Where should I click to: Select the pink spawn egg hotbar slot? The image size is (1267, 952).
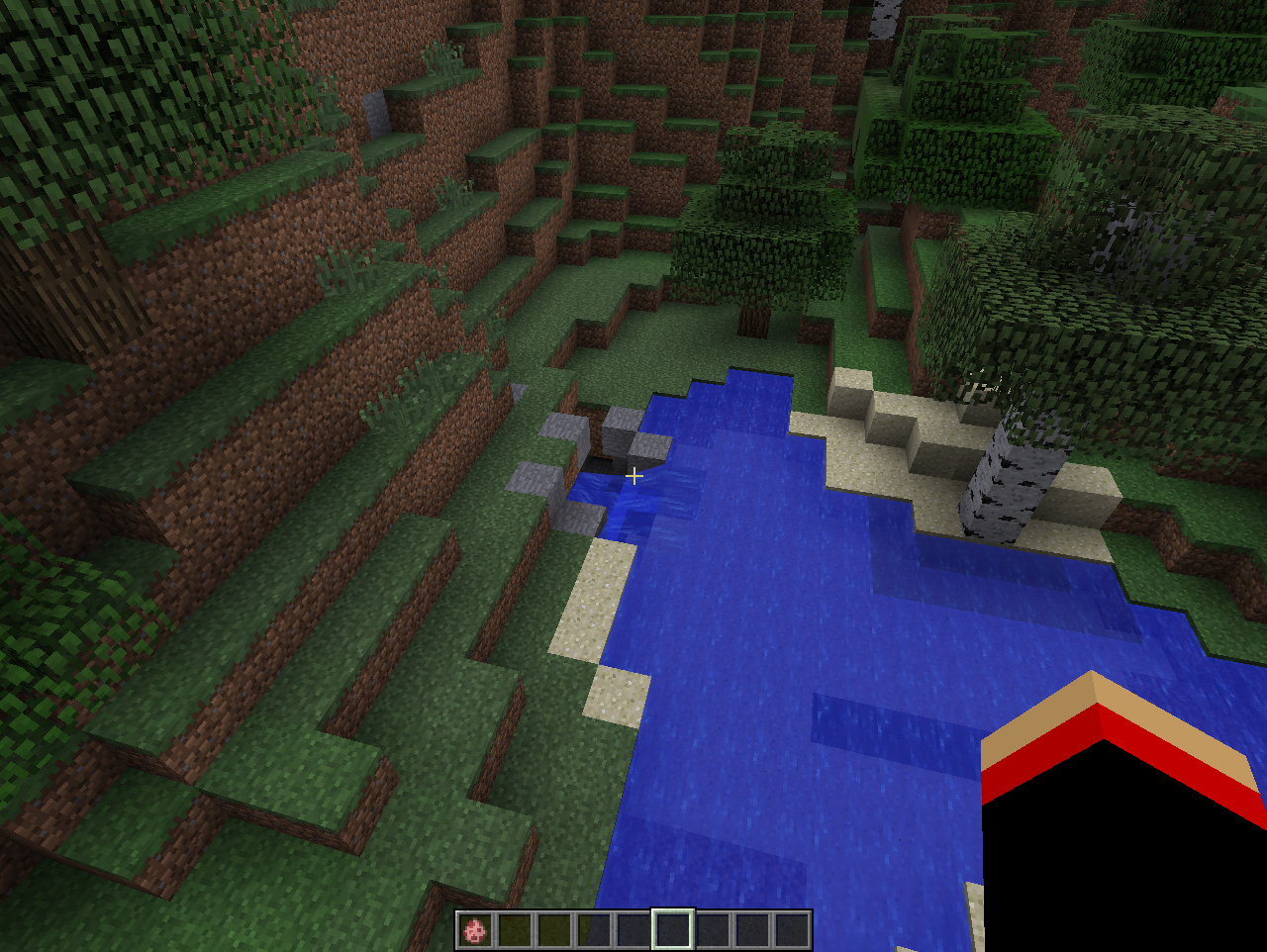pos(475,930)
